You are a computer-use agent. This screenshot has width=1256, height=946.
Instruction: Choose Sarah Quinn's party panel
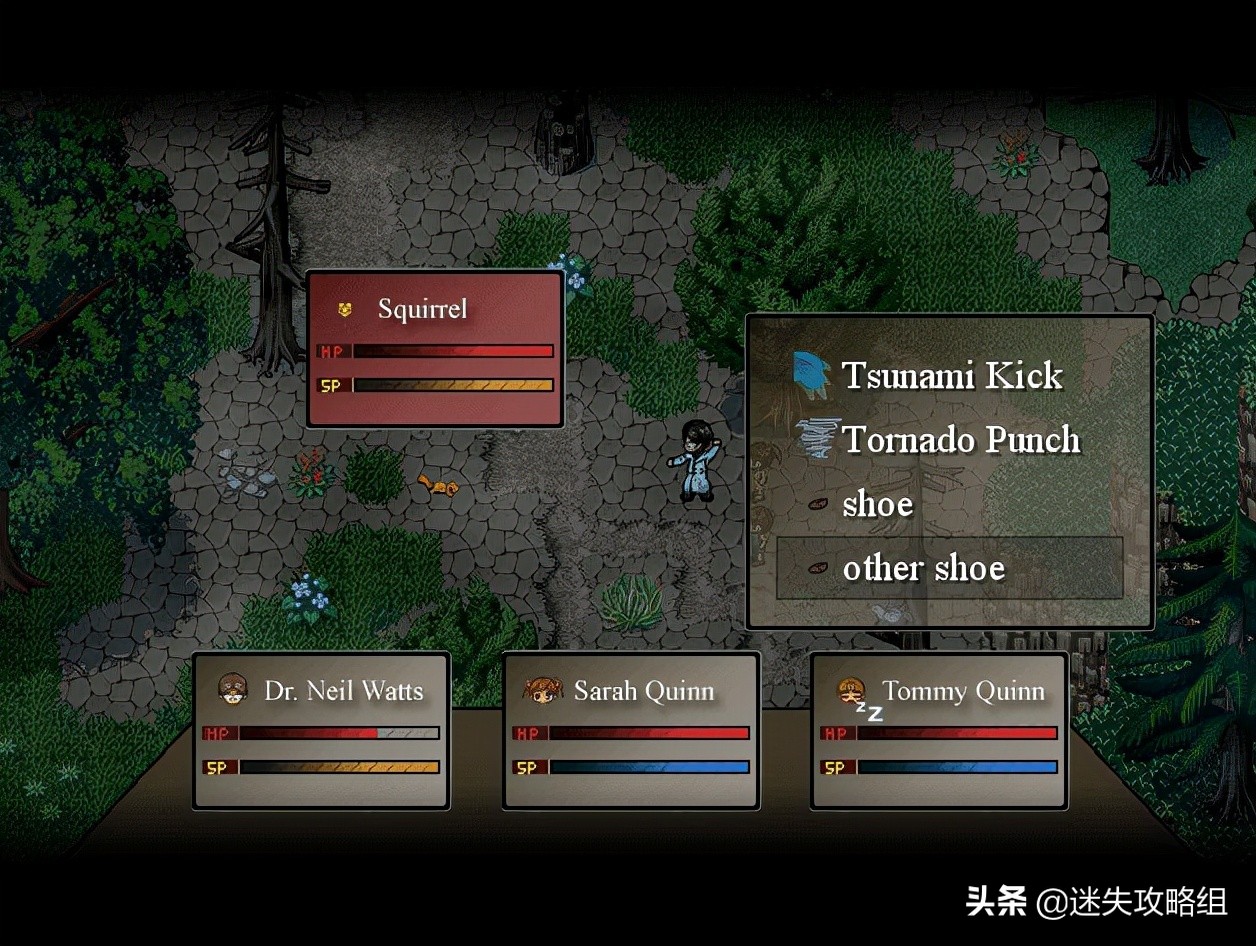(x=630, y=730)
